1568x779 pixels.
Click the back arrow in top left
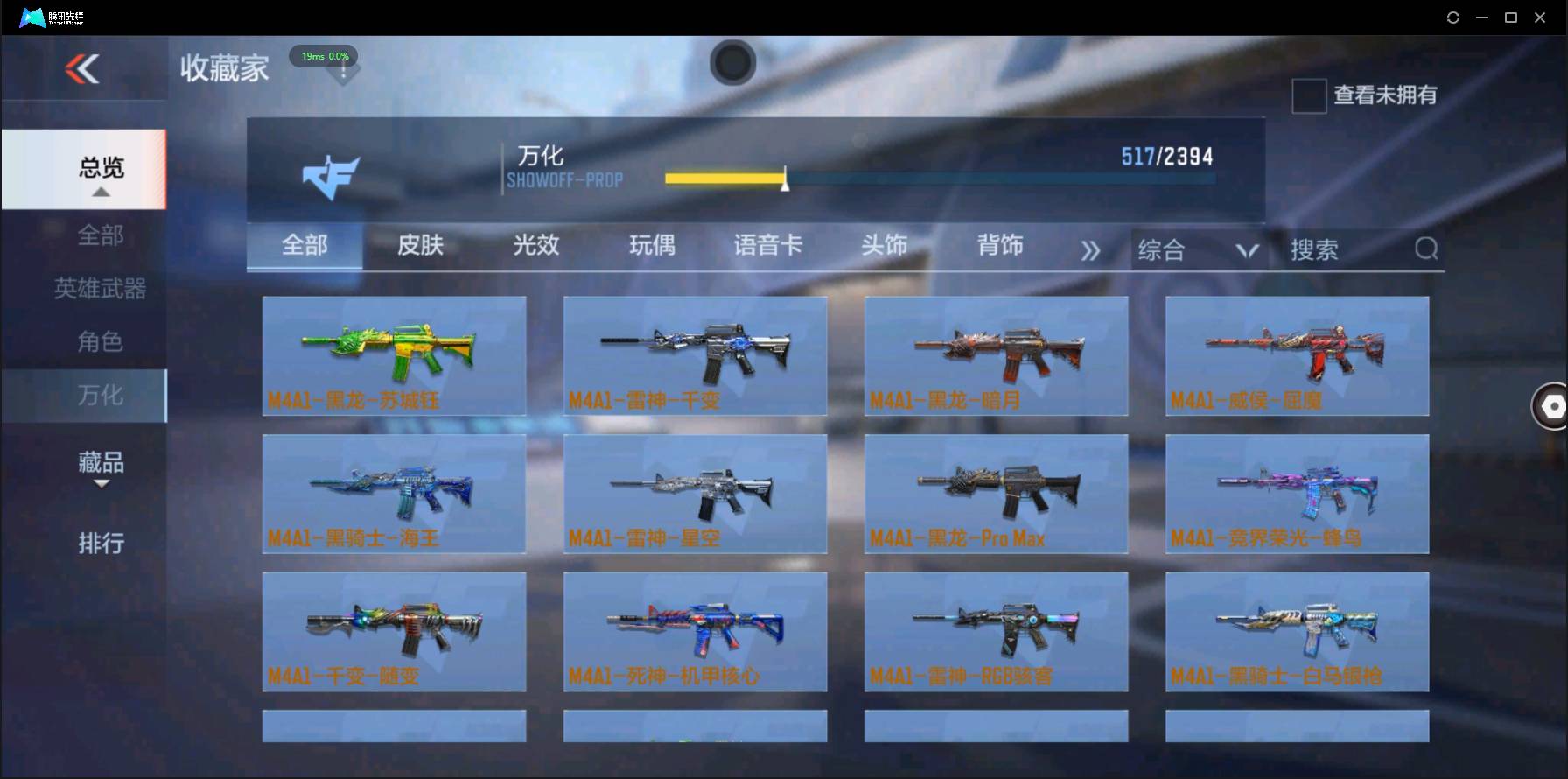point(81,70)
